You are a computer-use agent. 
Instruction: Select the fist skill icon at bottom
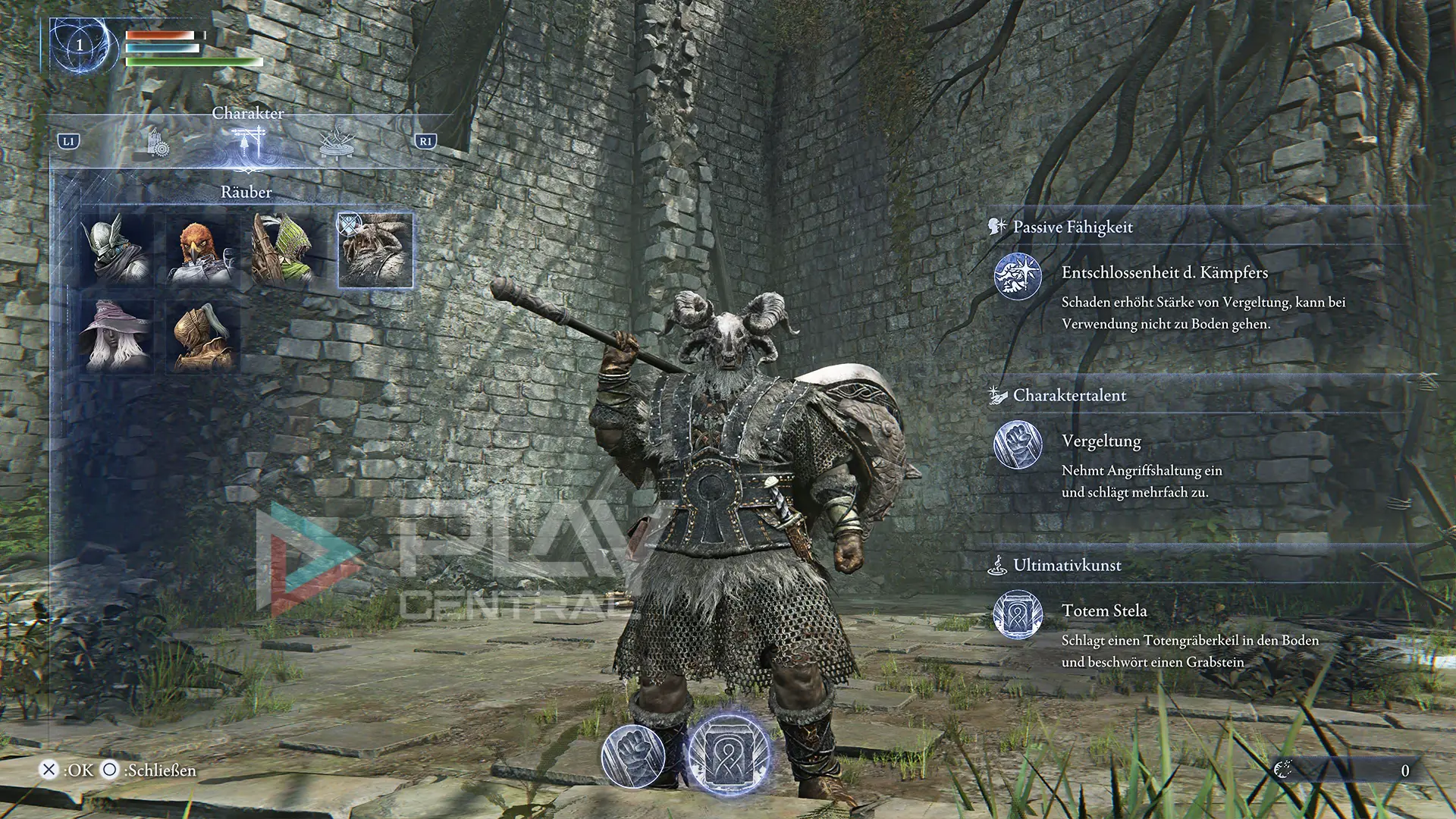point(633,756)
